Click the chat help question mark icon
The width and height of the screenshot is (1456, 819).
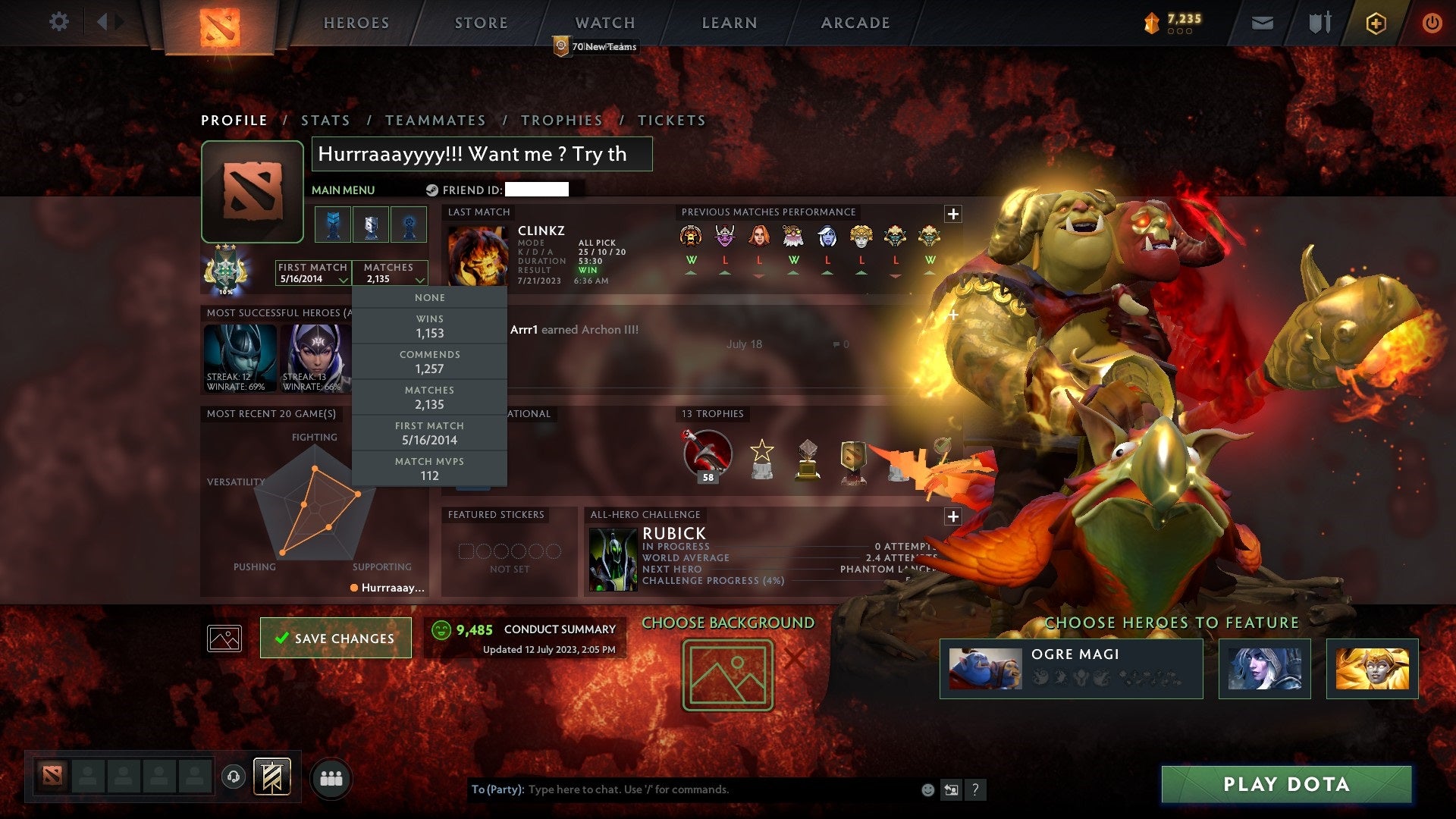975,789
